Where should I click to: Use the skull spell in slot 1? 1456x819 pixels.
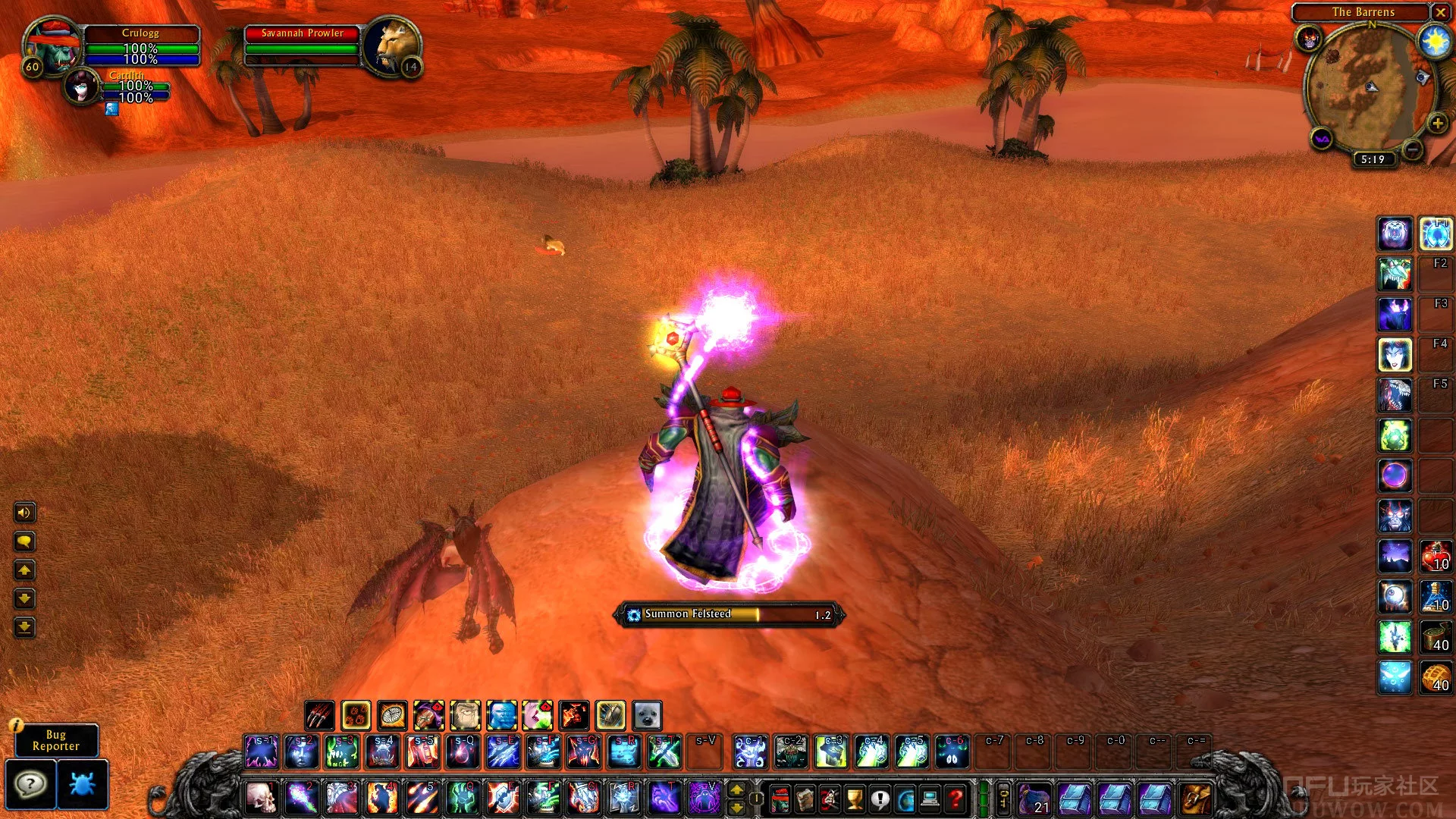[x=261, y=798]
